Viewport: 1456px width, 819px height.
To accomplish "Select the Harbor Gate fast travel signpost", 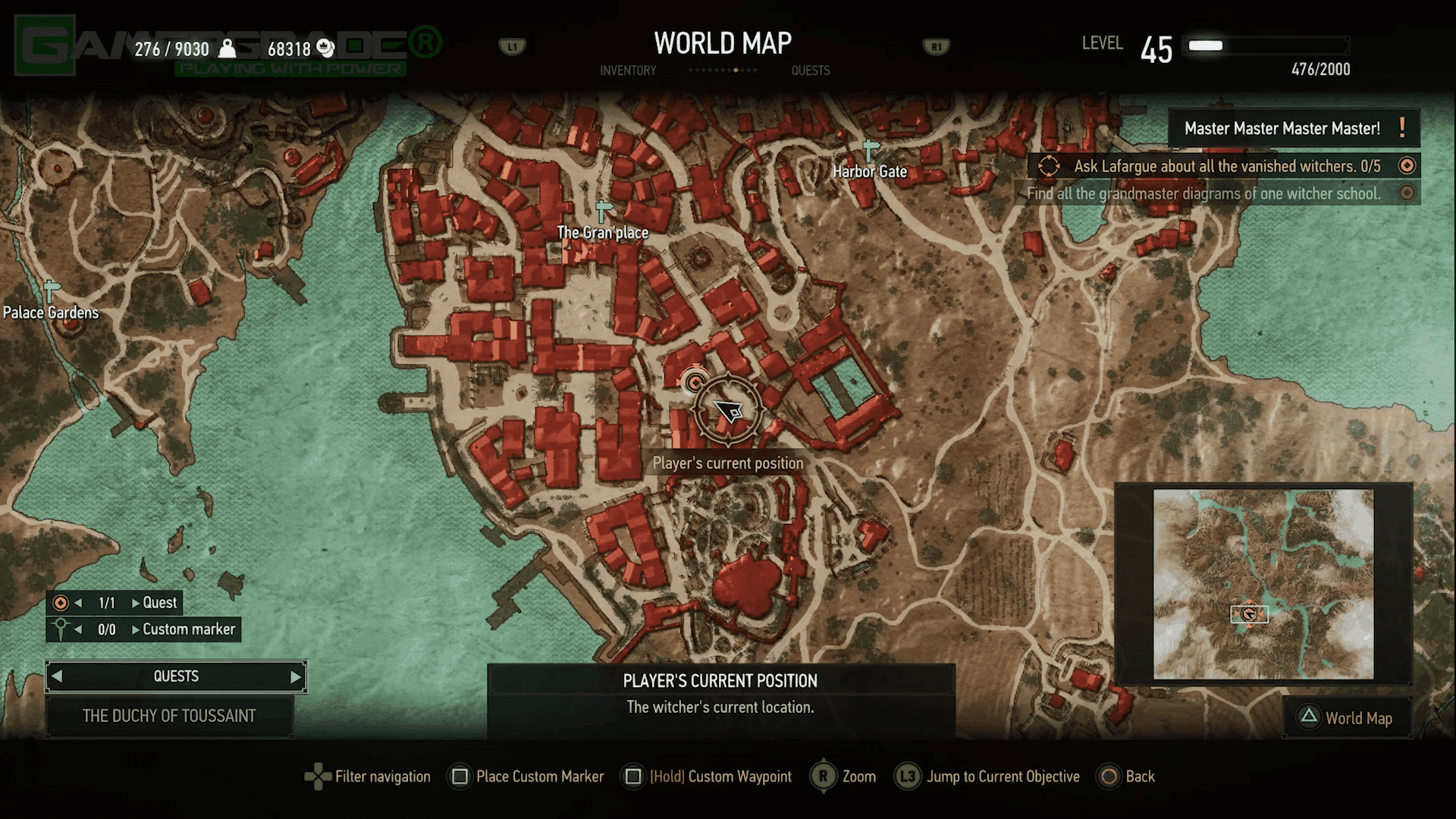I will 869,149.
